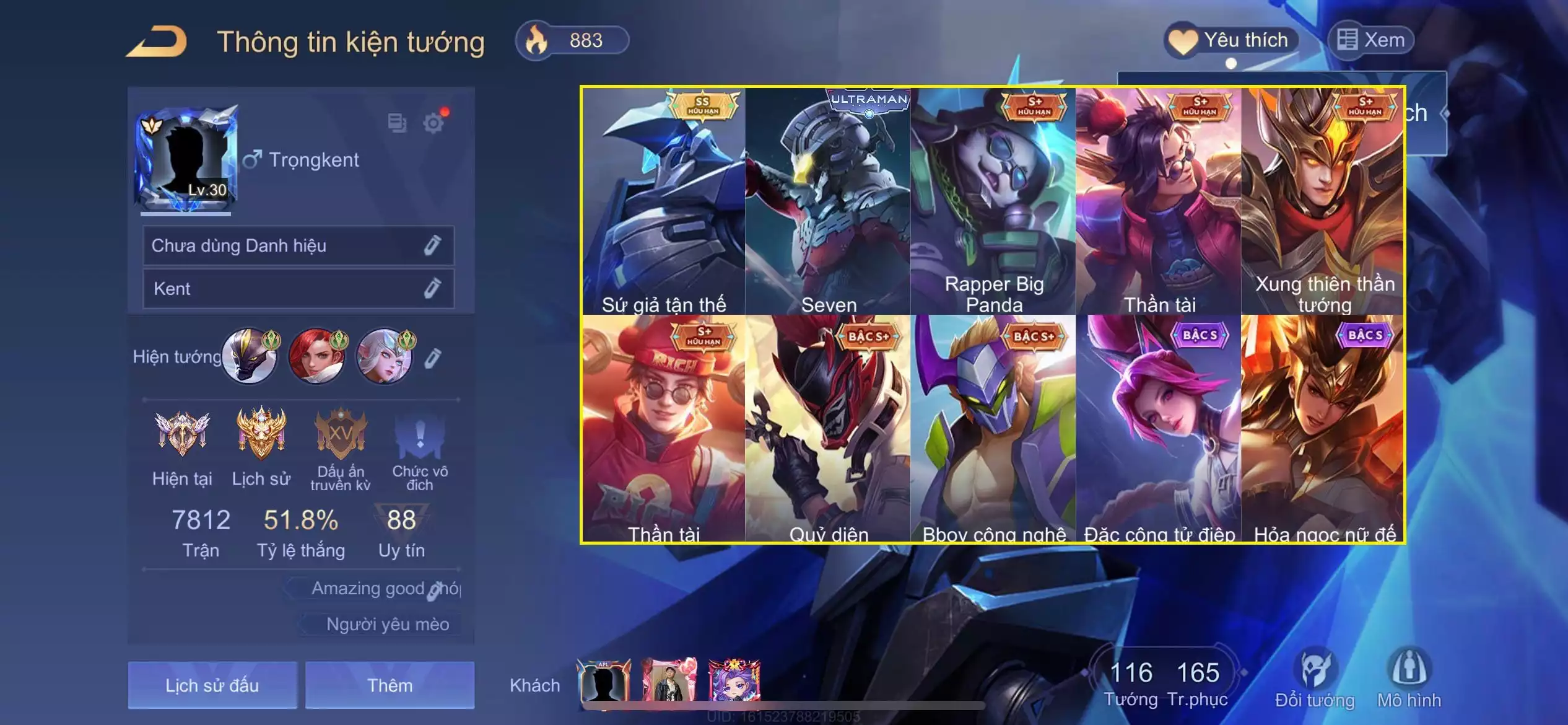
Task: Open the Yêu thích favorites list
Action: [1231, 41]
